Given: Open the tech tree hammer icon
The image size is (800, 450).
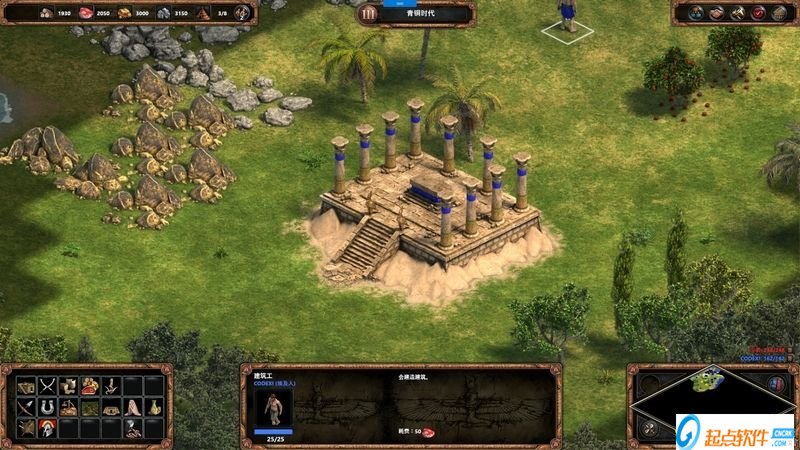Looking at the screenshot, I should 737,13.
